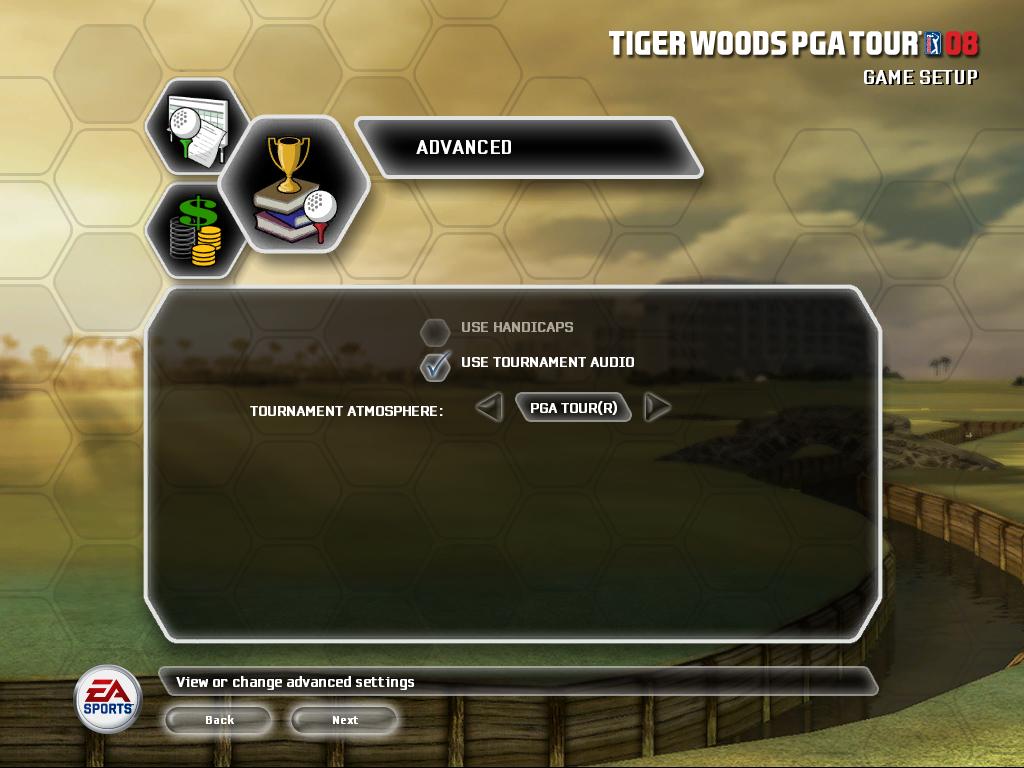The height and width of the screenshot is (768, 1024).
Task: Select previous tournament atmosphere with left arrow
Action: pyautogui.click(x=488, y=408)
